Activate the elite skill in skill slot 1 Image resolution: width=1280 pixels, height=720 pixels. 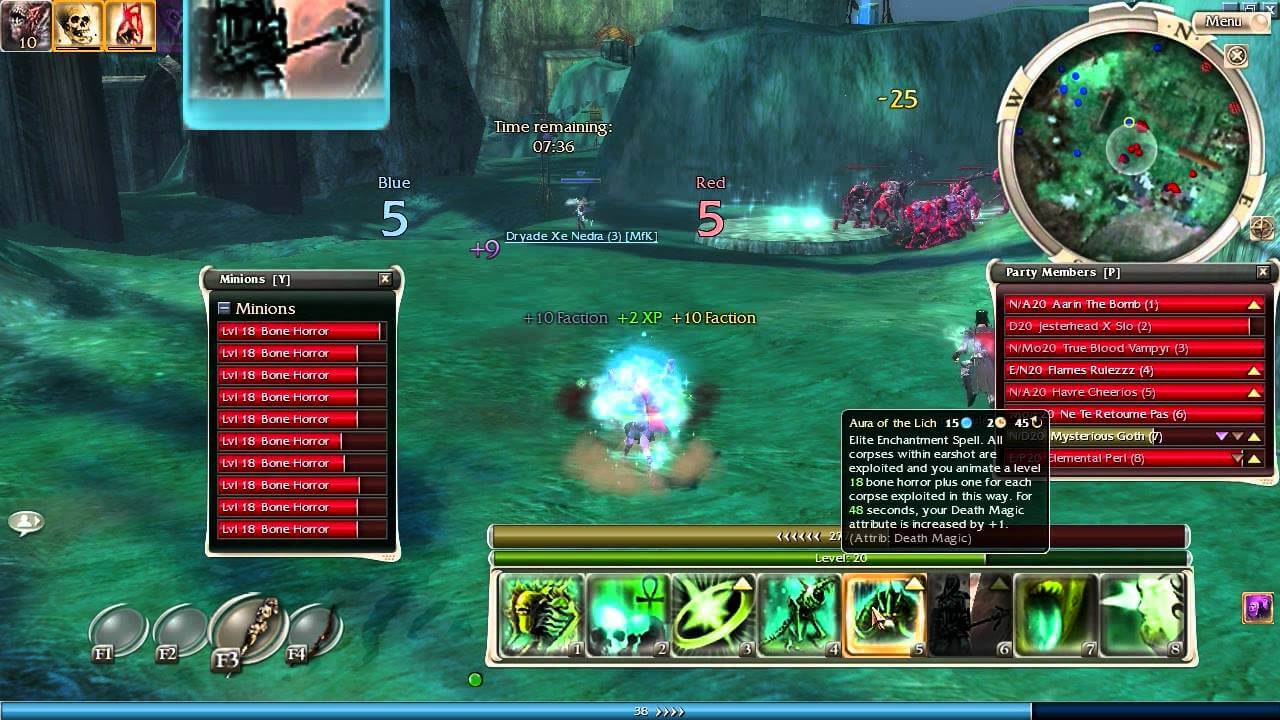[x=540, y=615]
